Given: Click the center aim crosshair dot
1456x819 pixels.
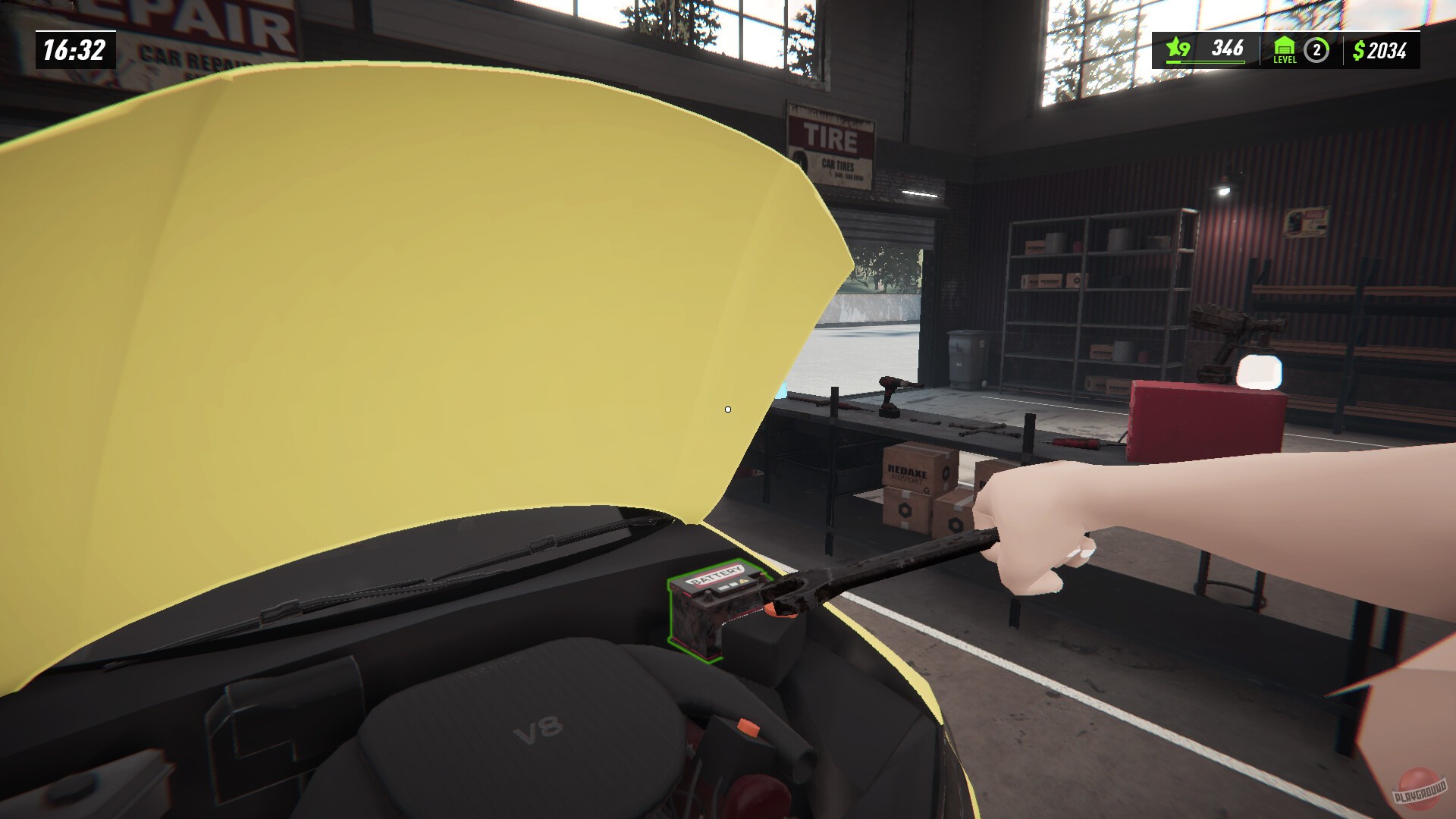Looking at the screenshot, I should click(x=727, y=409).
